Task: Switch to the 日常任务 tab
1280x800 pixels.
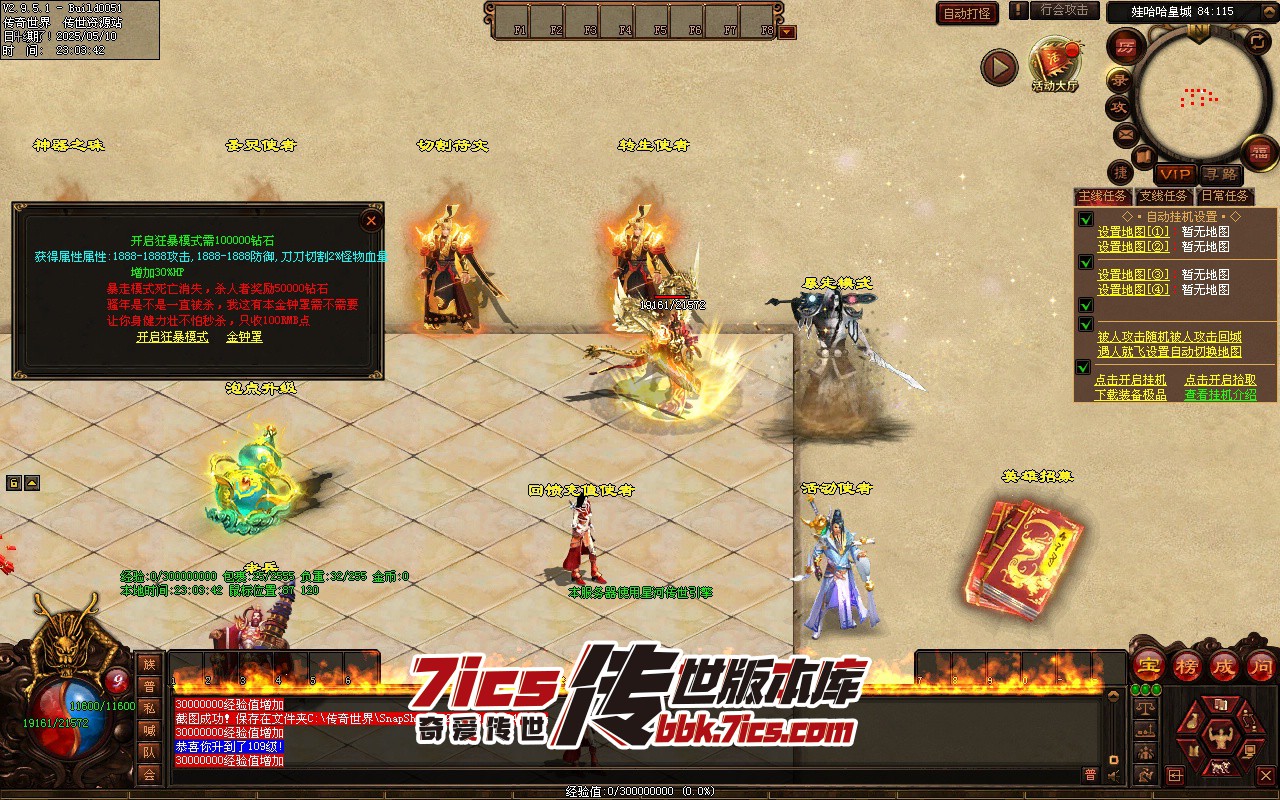Action: pyautogui.click(x=1225, y=196)
